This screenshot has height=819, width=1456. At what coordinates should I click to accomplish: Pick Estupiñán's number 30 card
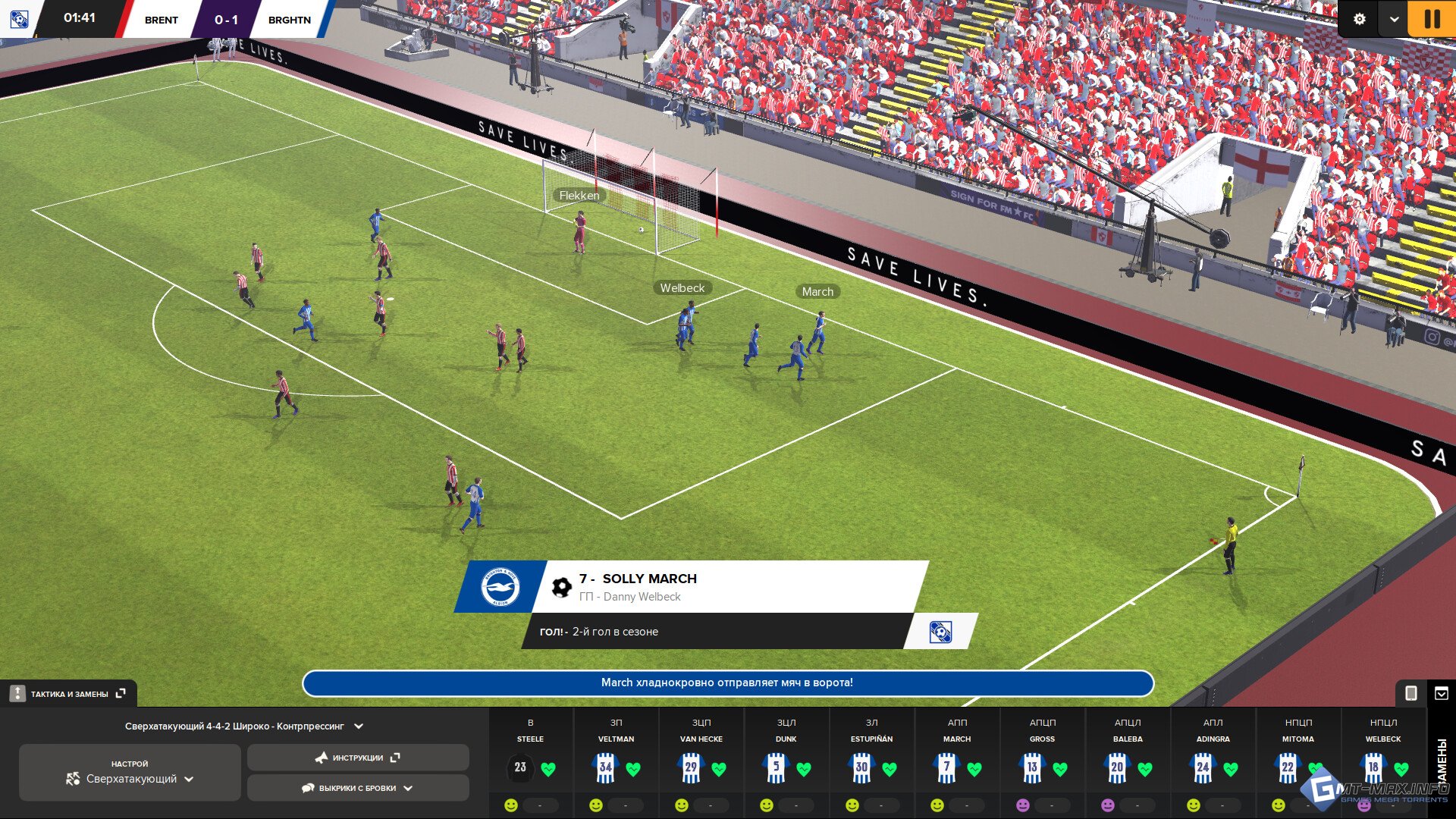click(x=861, y=767)
